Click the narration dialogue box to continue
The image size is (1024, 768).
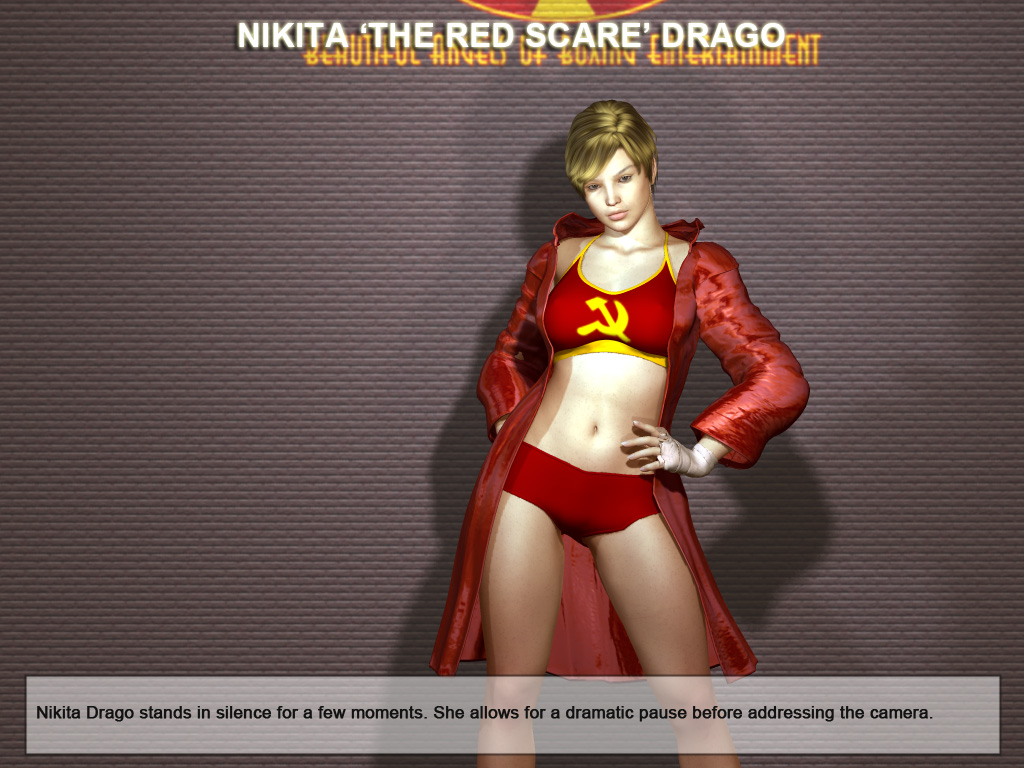pos(512,714)
